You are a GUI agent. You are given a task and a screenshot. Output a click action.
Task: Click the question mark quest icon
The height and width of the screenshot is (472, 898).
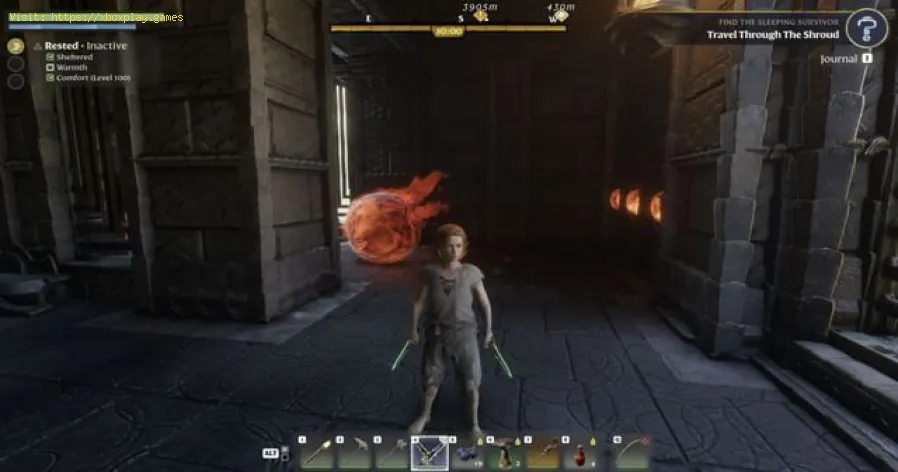[866, 27]
